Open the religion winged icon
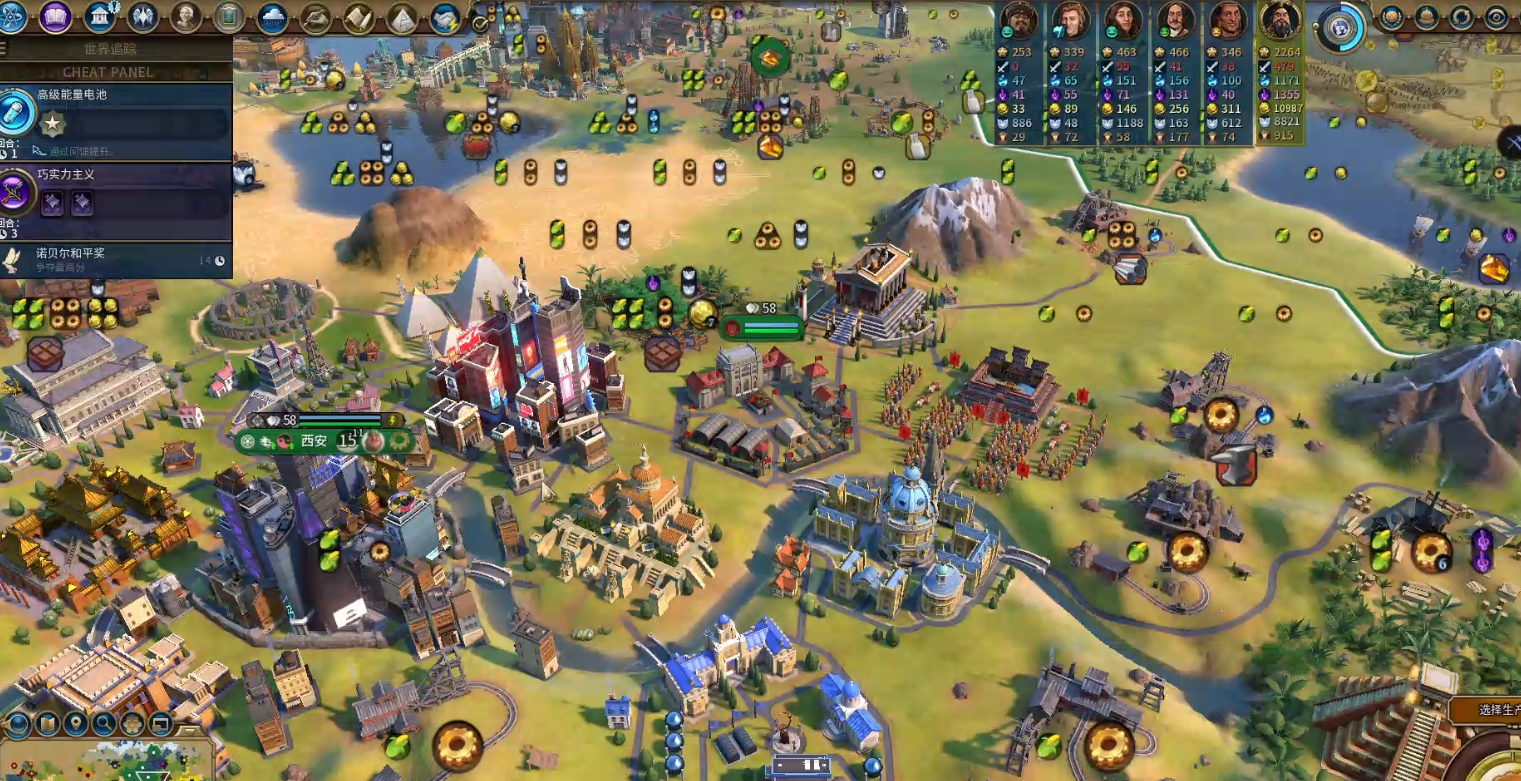This screenshot has width=1521, height=781. click(x=143, y=17)
